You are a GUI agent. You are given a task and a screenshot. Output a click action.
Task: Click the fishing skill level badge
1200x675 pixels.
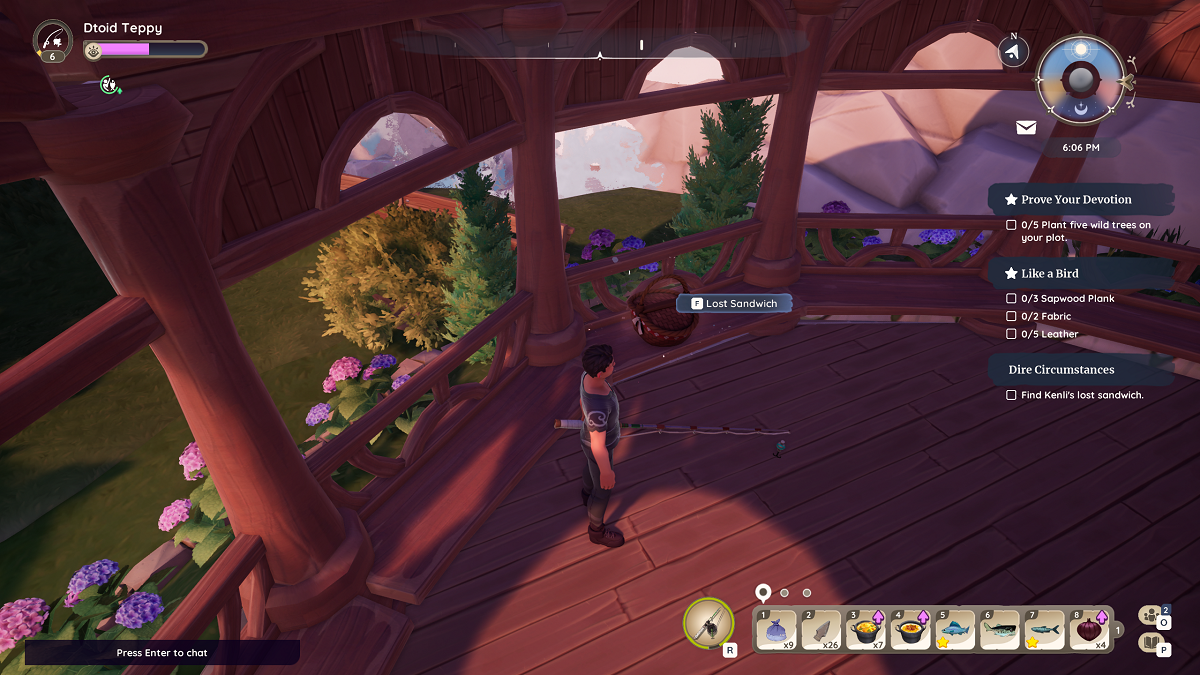52,41
